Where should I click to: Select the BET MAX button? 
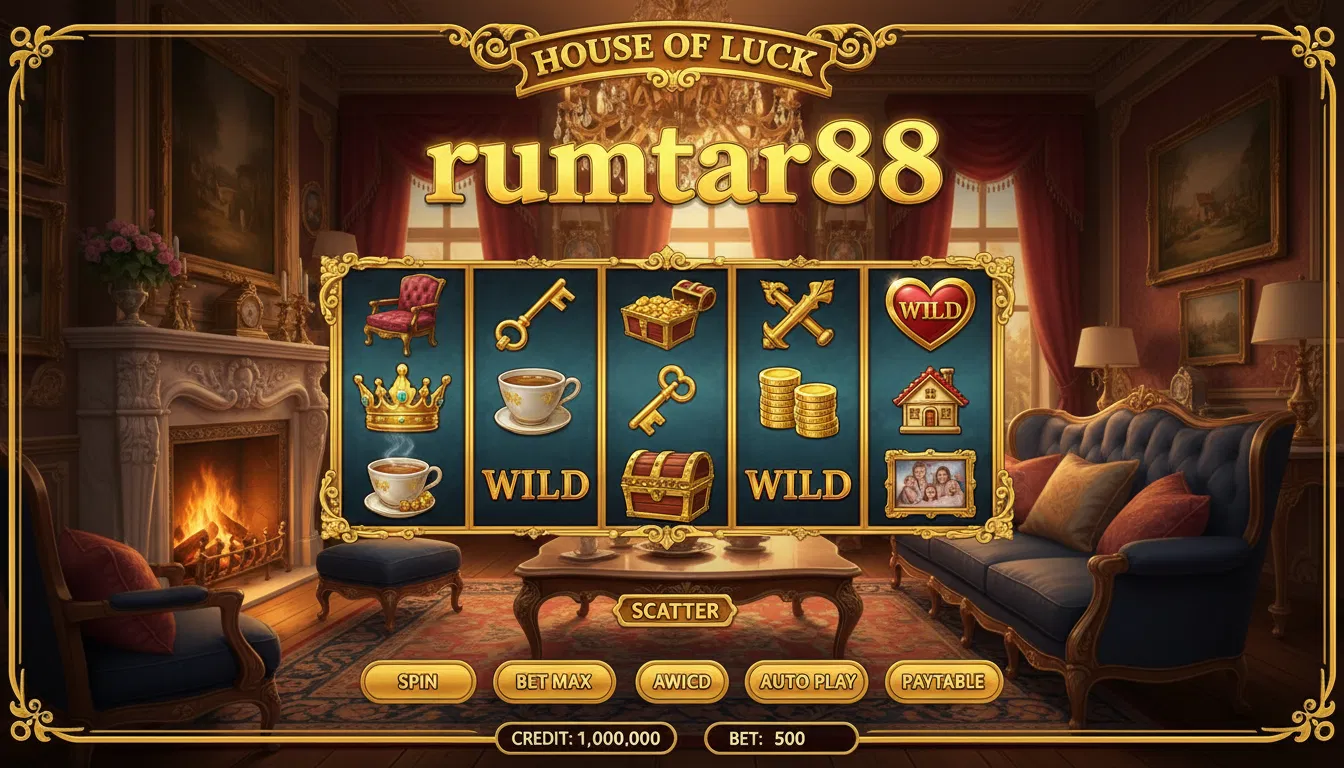click(553, 682)
